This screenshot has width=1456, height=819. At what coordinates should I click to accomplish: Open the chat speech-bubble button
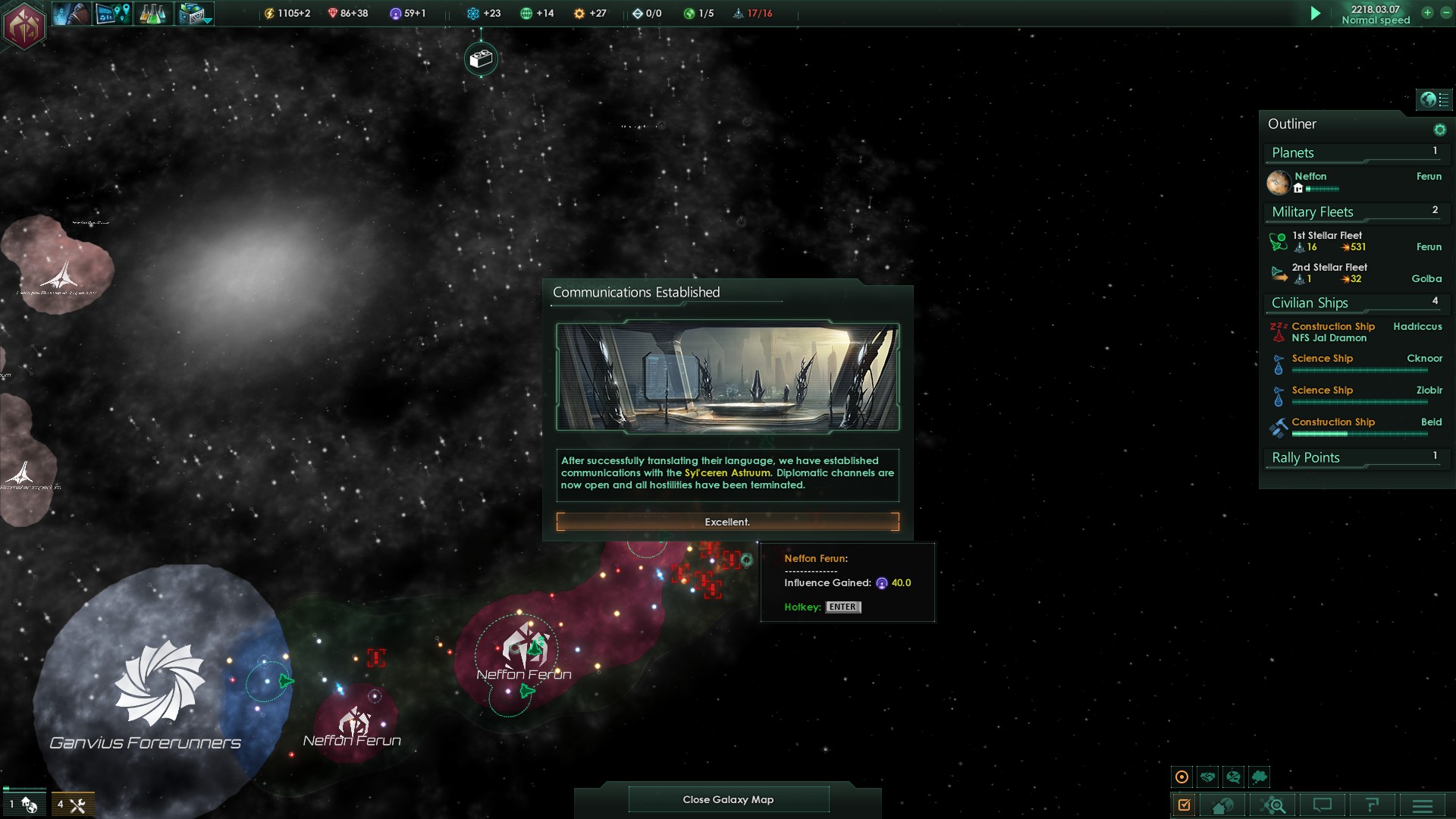(x=1323, y=805)
